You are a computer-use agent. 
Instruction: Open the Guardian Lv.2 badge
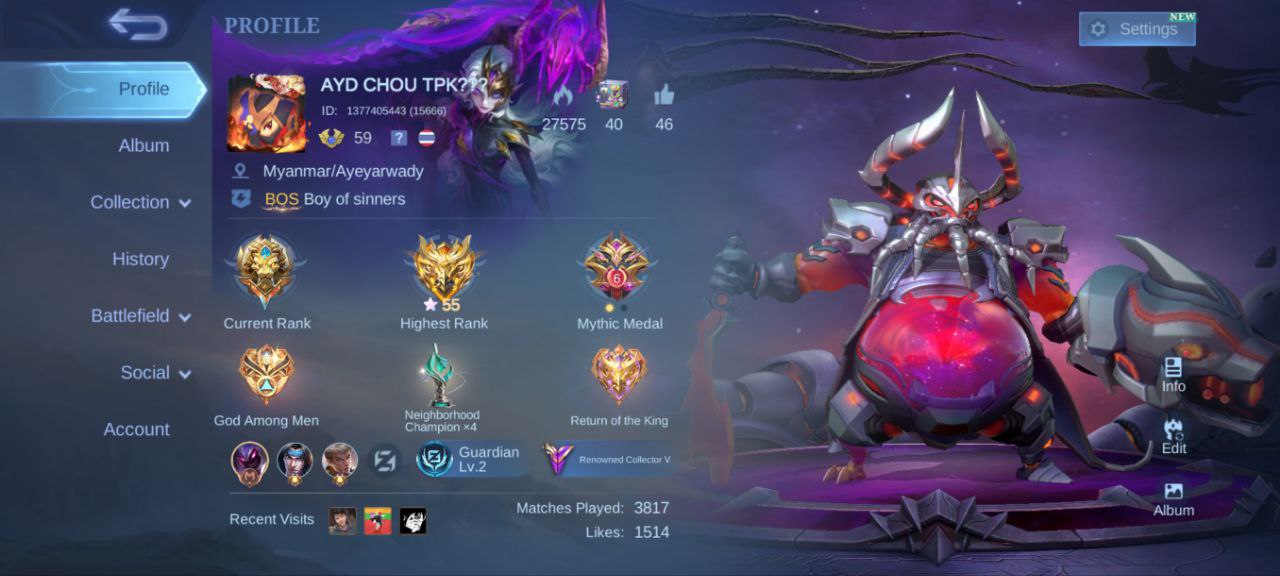click(470, 459)
